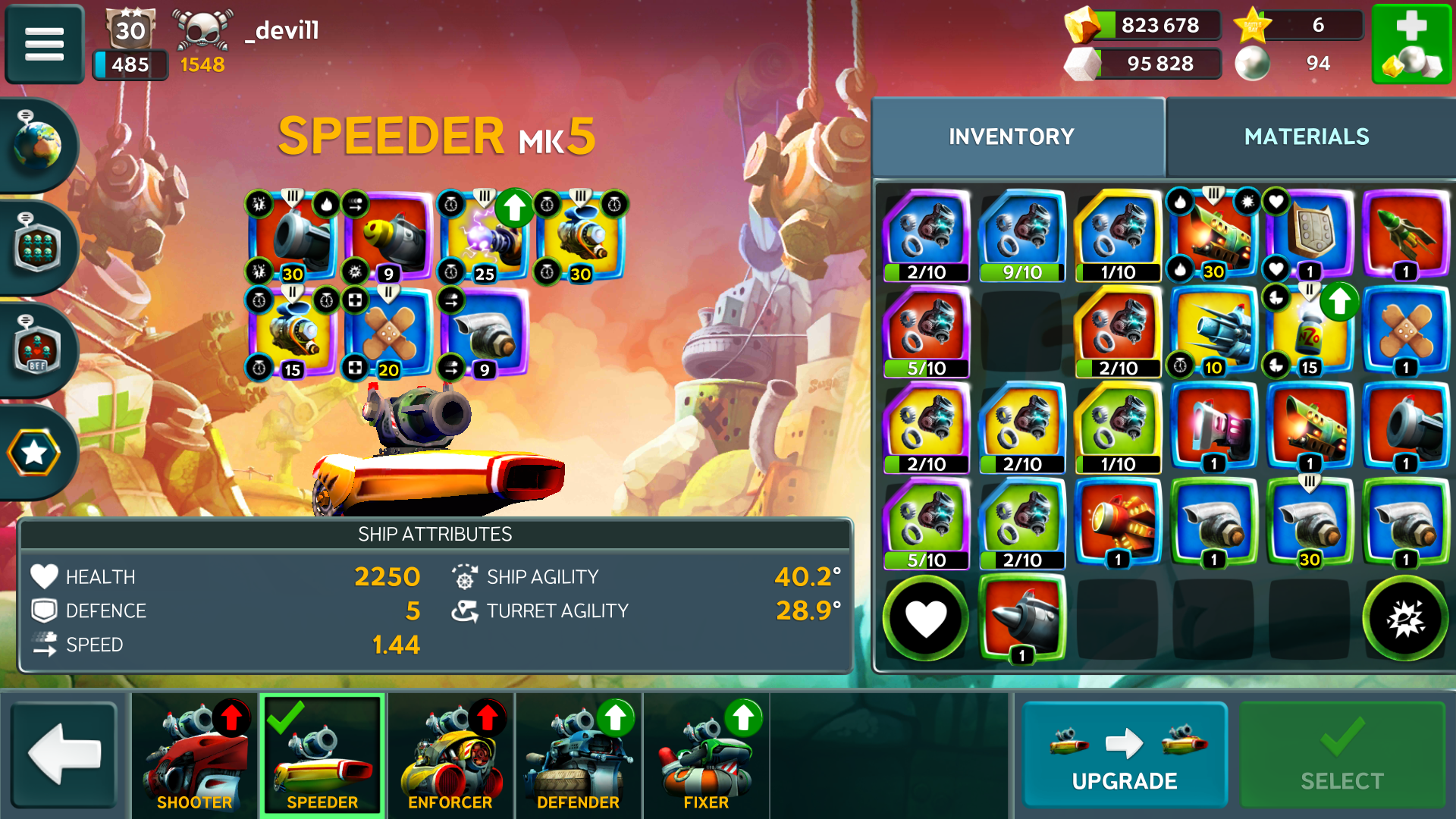Open the globe world icon
1456x819 pixels.
point(36,144)
